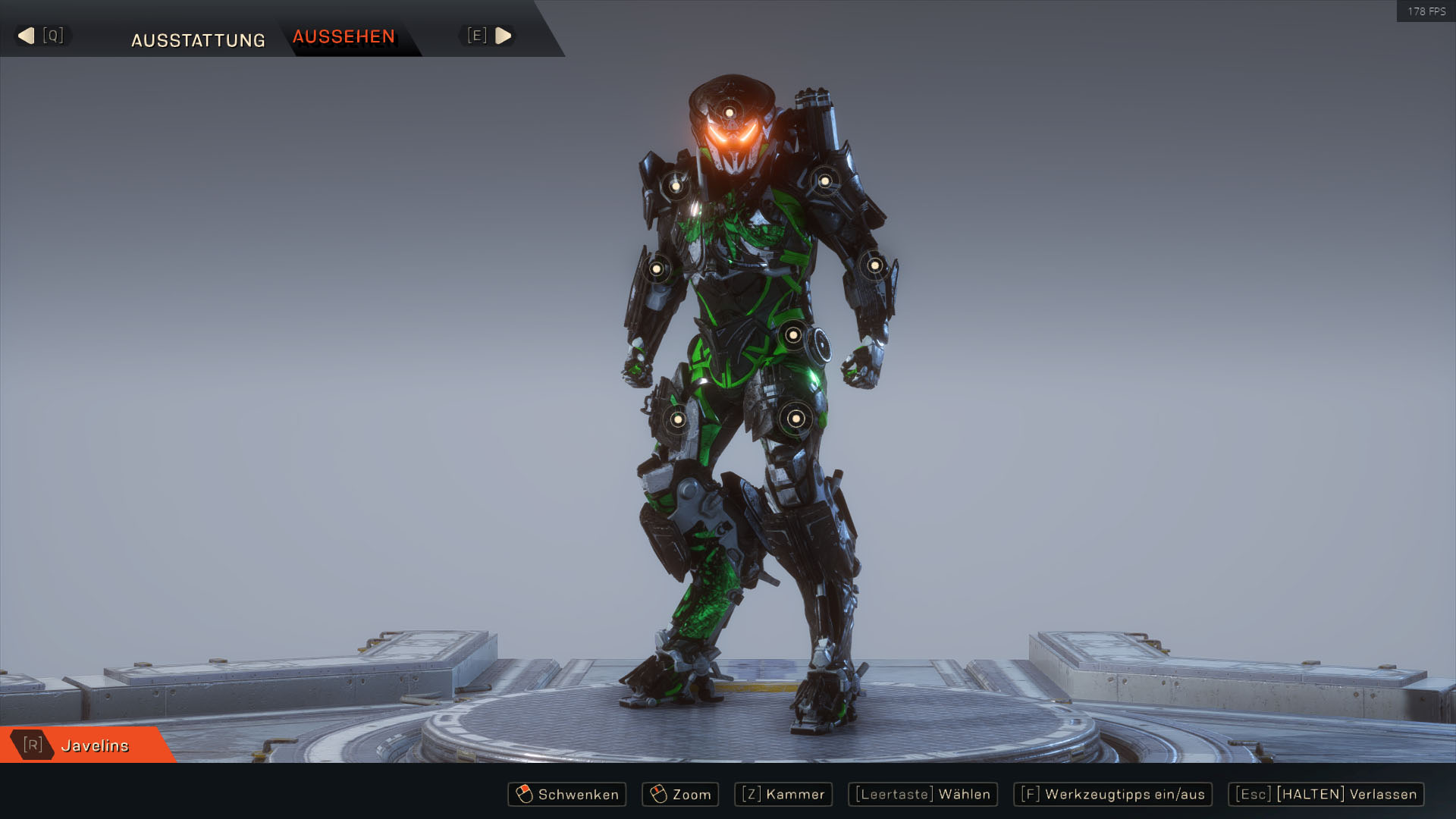This screenshot has height=819, width=1456.
Task: Toggle Werkzeugtipps ein/aus
Action: click(1112, 794)
